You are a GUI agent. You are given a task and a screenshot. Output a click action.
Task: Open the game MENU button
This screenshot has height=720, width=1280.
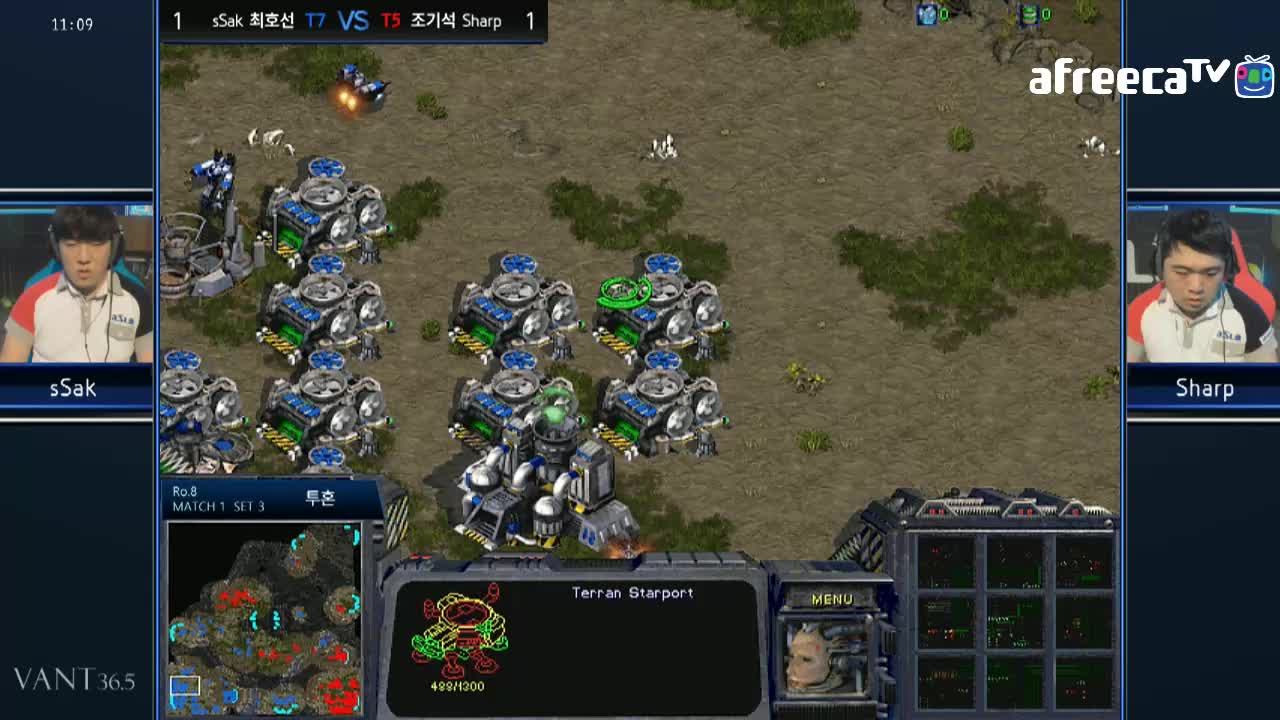pyautogui.click(x=832, y=599)
